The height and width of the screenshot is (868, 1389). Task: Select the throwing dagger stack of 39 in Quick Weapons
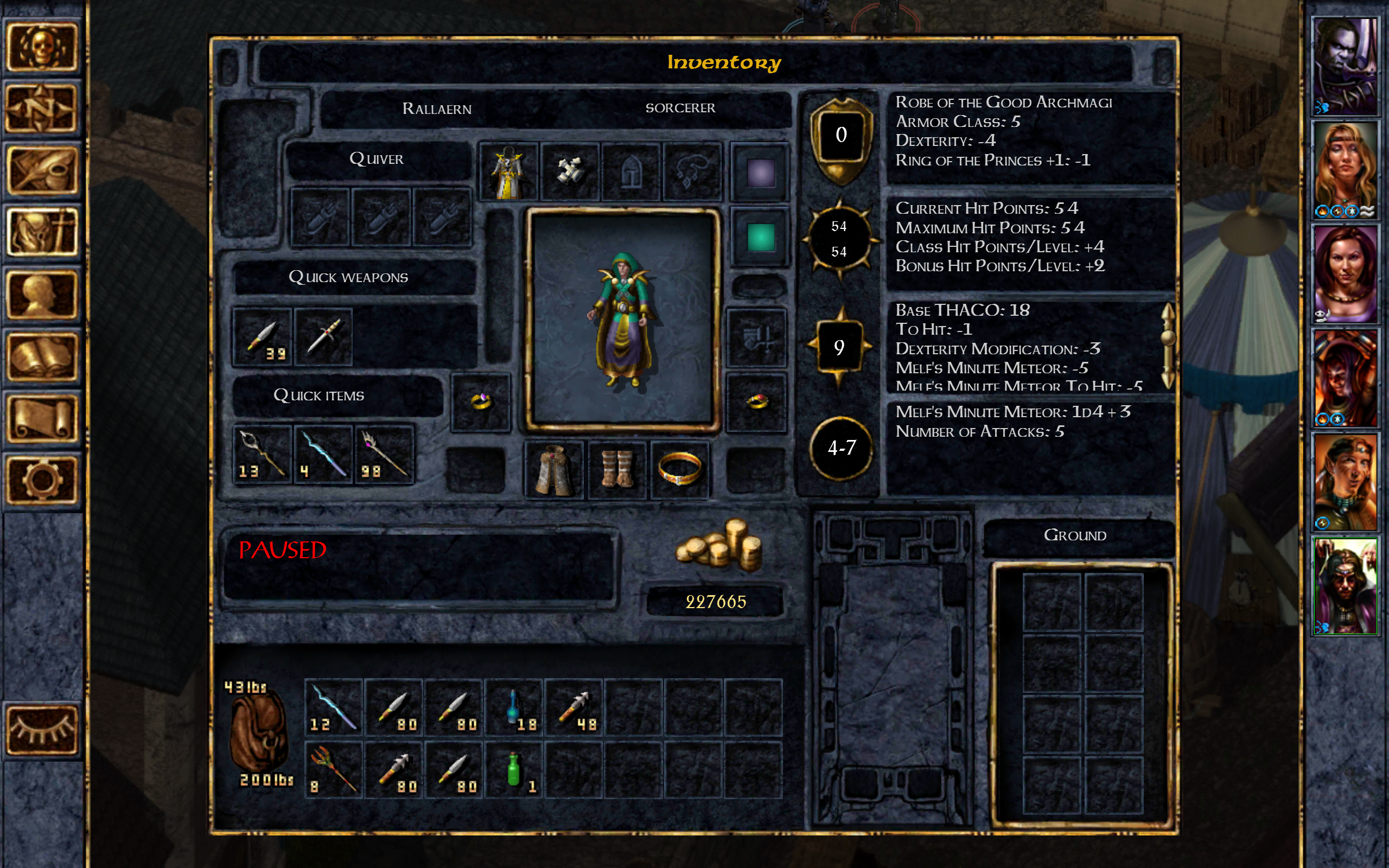263,339
